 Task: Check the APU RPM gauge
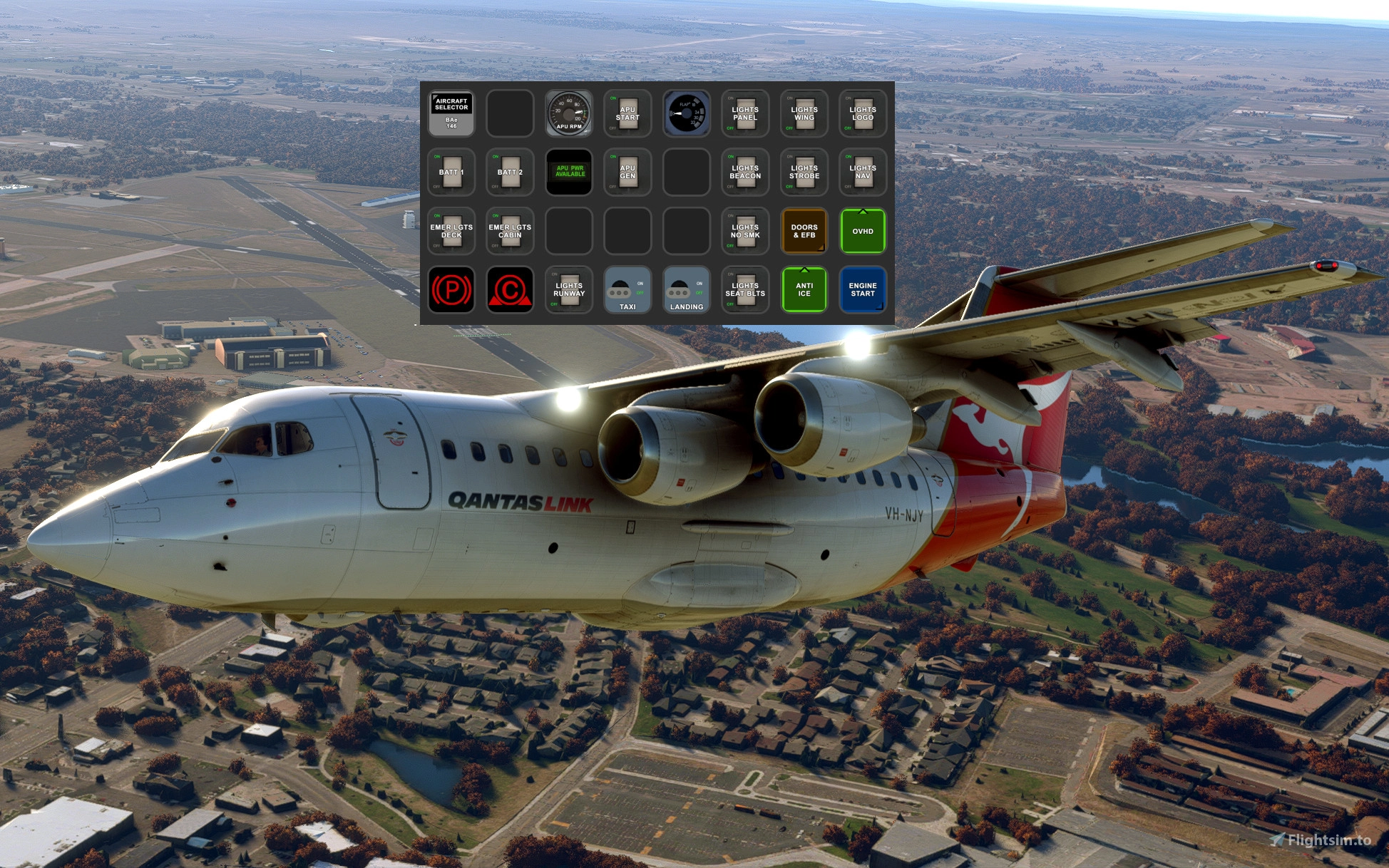click(x=568, y=113)
